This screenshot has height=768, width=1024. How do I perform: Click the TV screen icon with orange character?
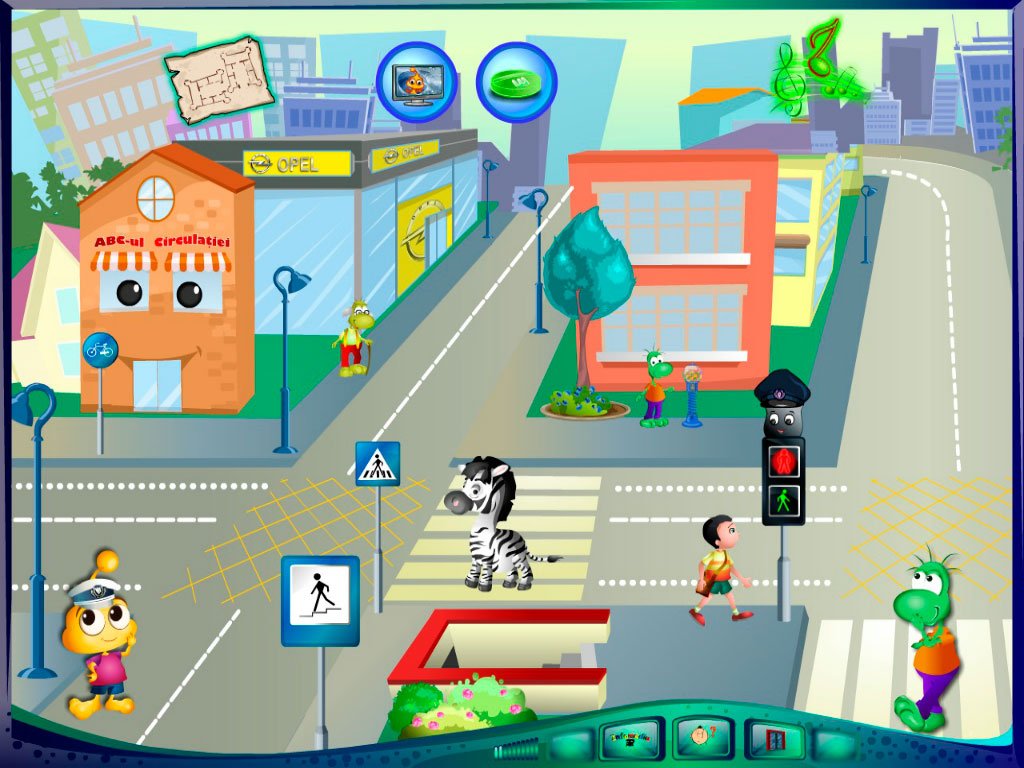[x=416, y=81]
